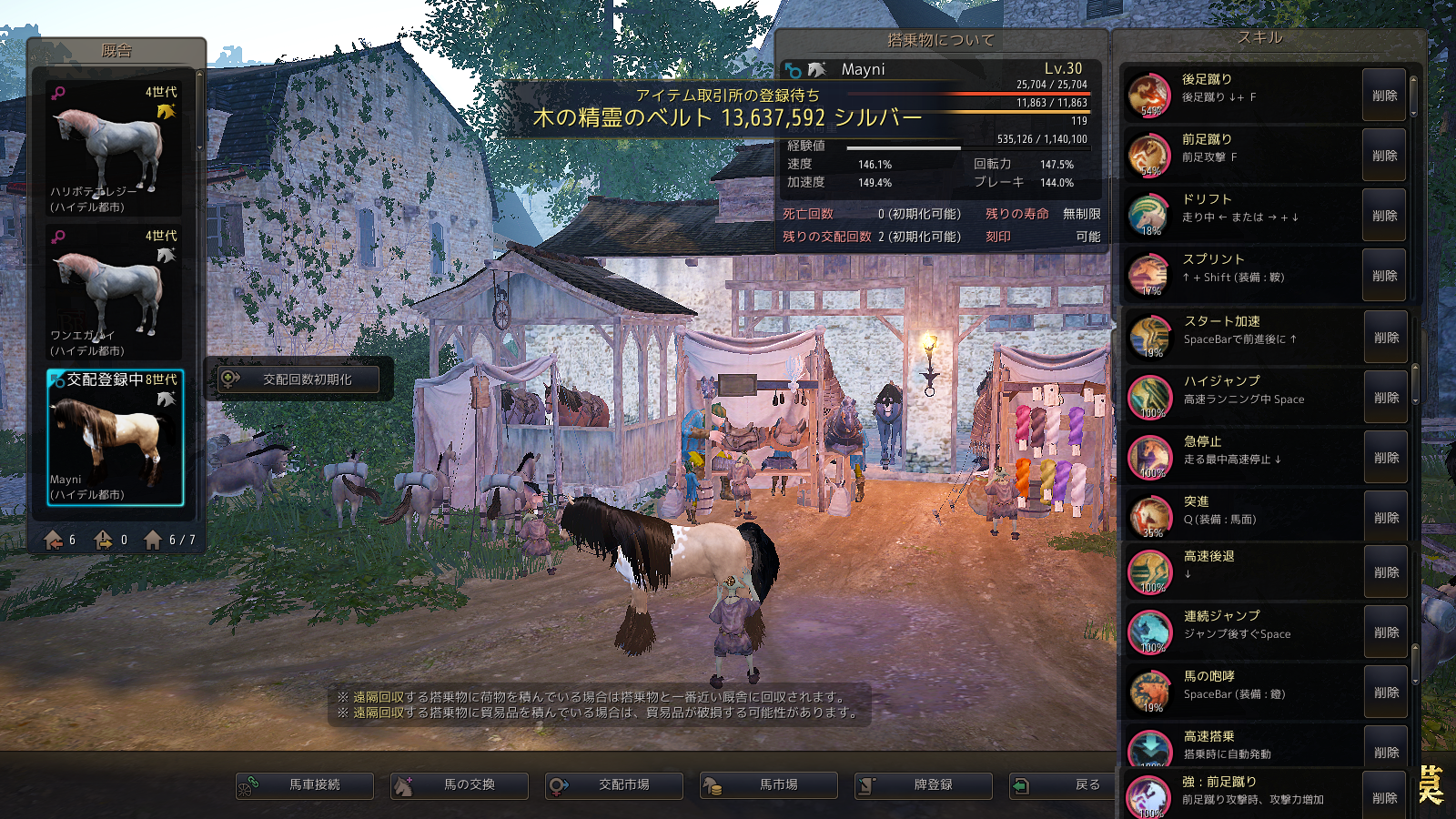Viewport: 1456px width, 819px height.
Task: Remove the 急停止 skill
Action: click(1387, 458)
